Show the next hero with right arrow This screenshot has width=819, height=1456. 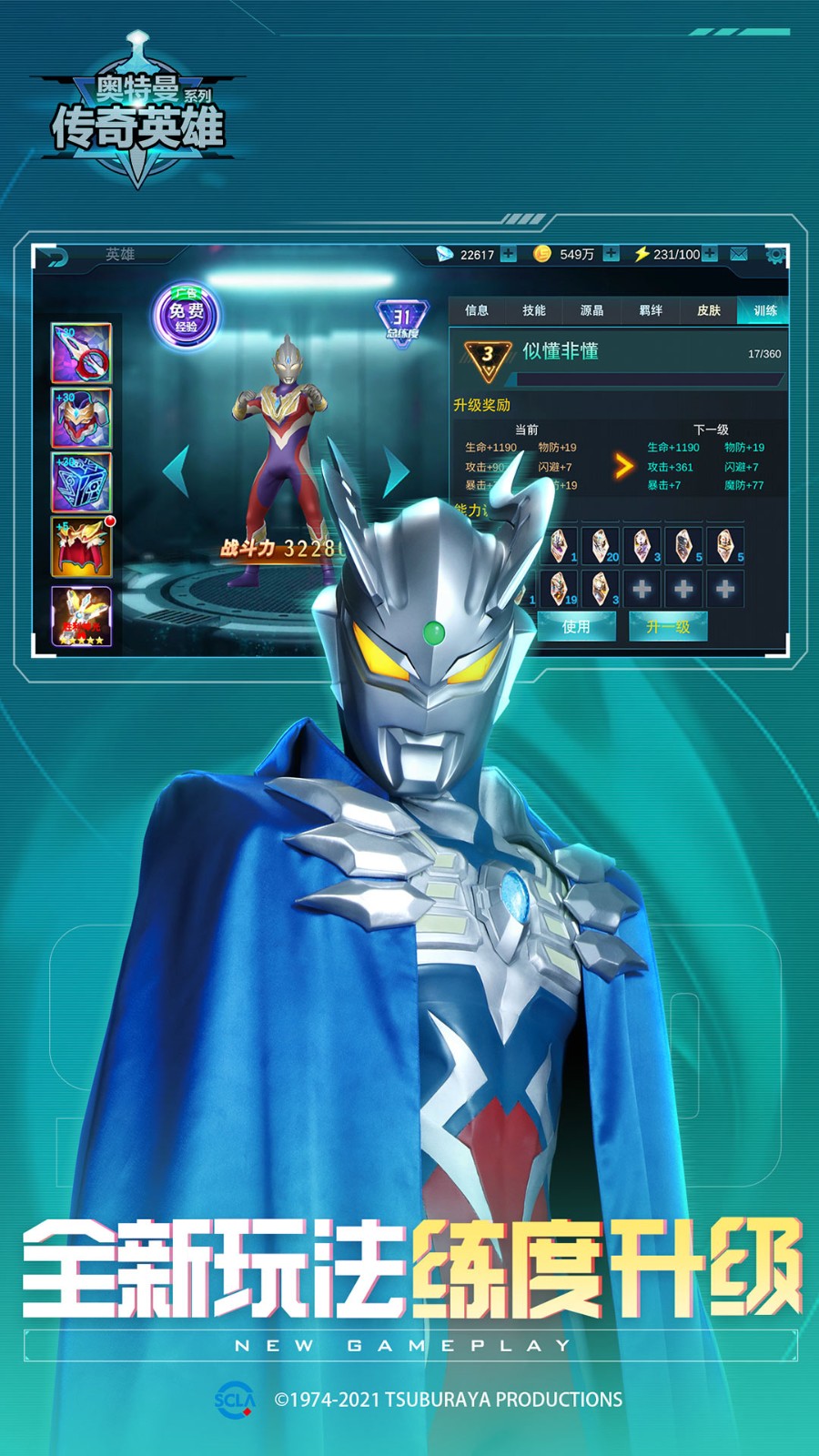[396, 470]
